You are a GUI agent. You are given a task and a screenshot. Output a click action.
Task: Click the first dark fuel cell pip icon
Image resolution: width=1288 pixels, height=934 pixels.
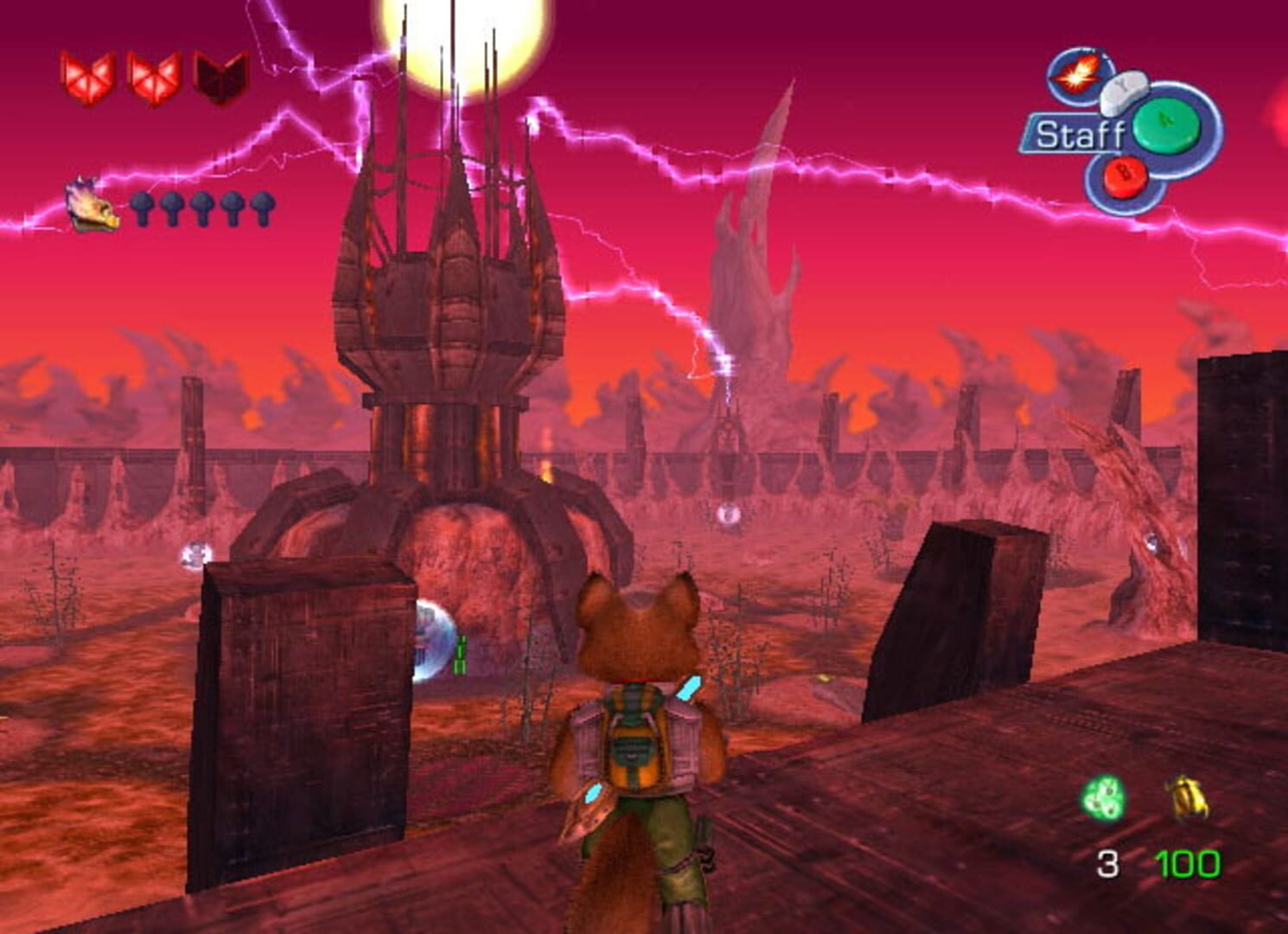click(144, 208)
